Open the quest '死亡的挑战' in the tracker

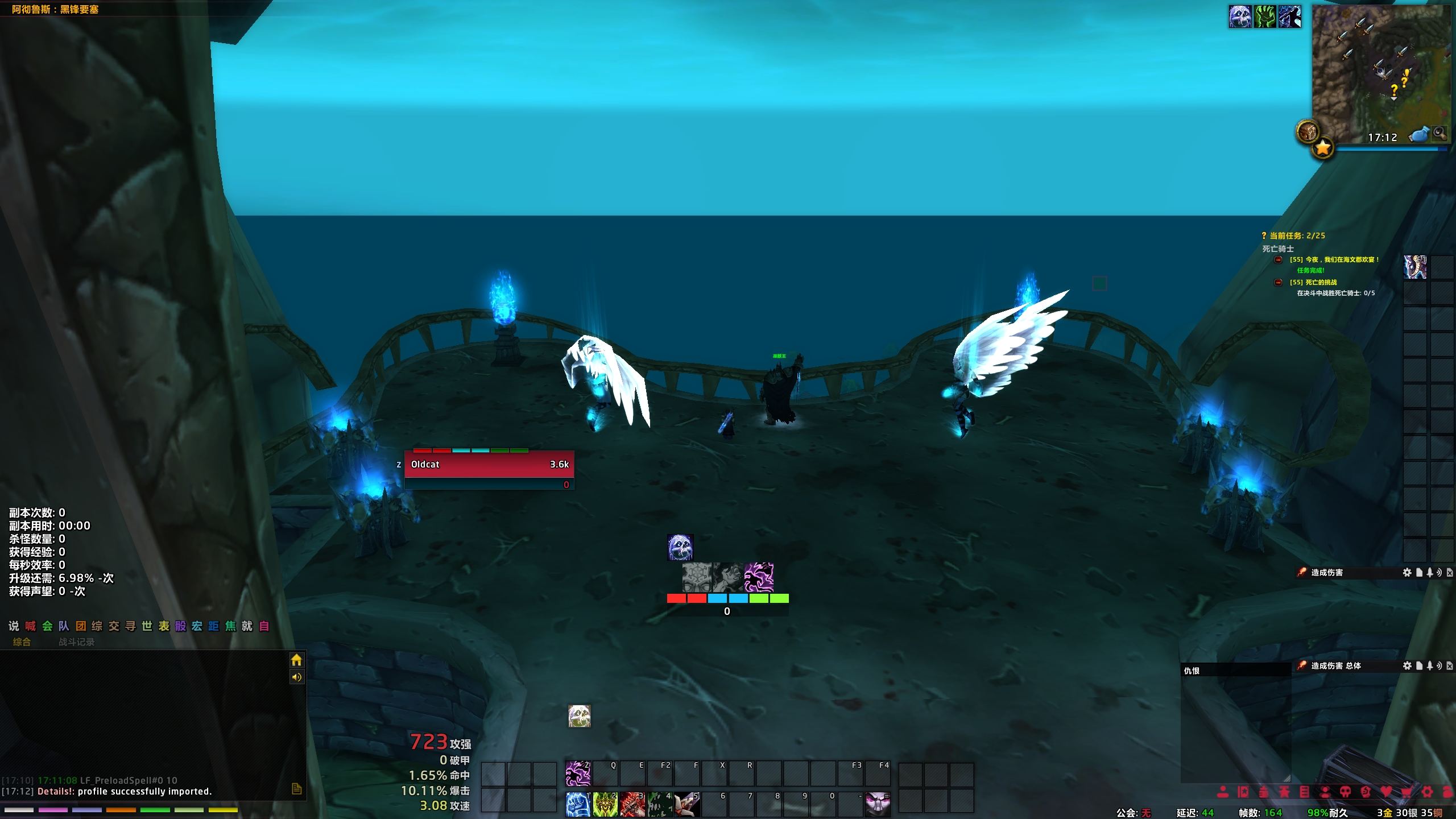tap(1321, 282)
